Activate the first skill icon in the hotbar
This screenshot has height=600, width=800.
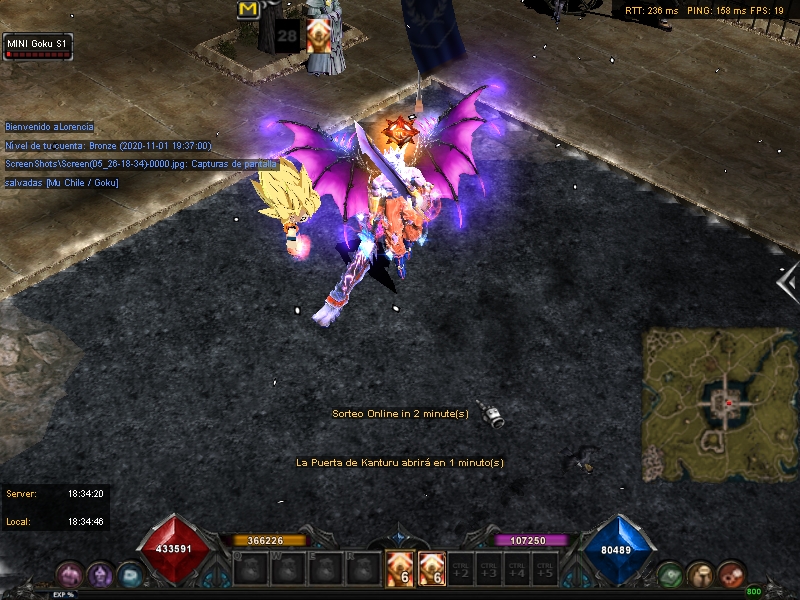[x=399, y=569]
